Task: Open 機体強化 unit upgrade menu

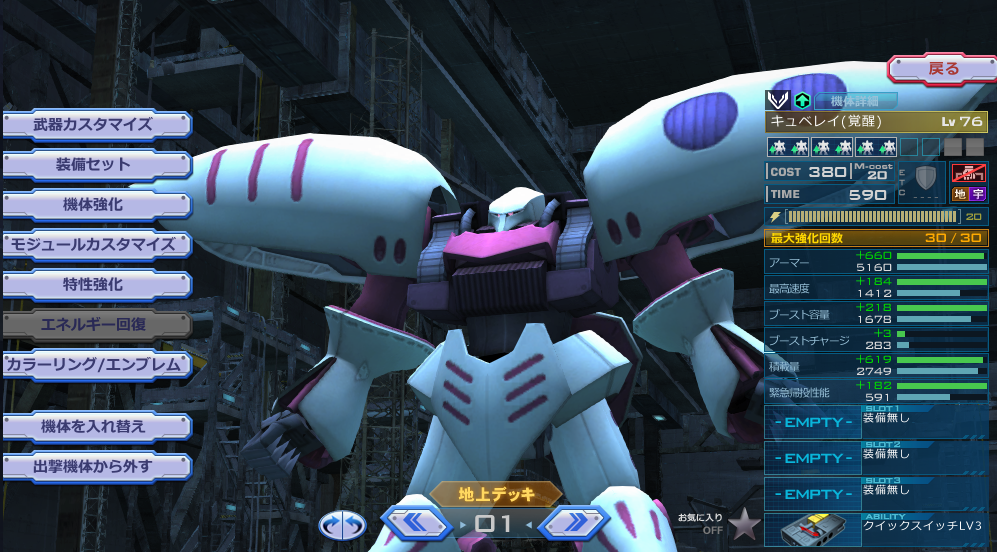Action: [x=94, y=205]
